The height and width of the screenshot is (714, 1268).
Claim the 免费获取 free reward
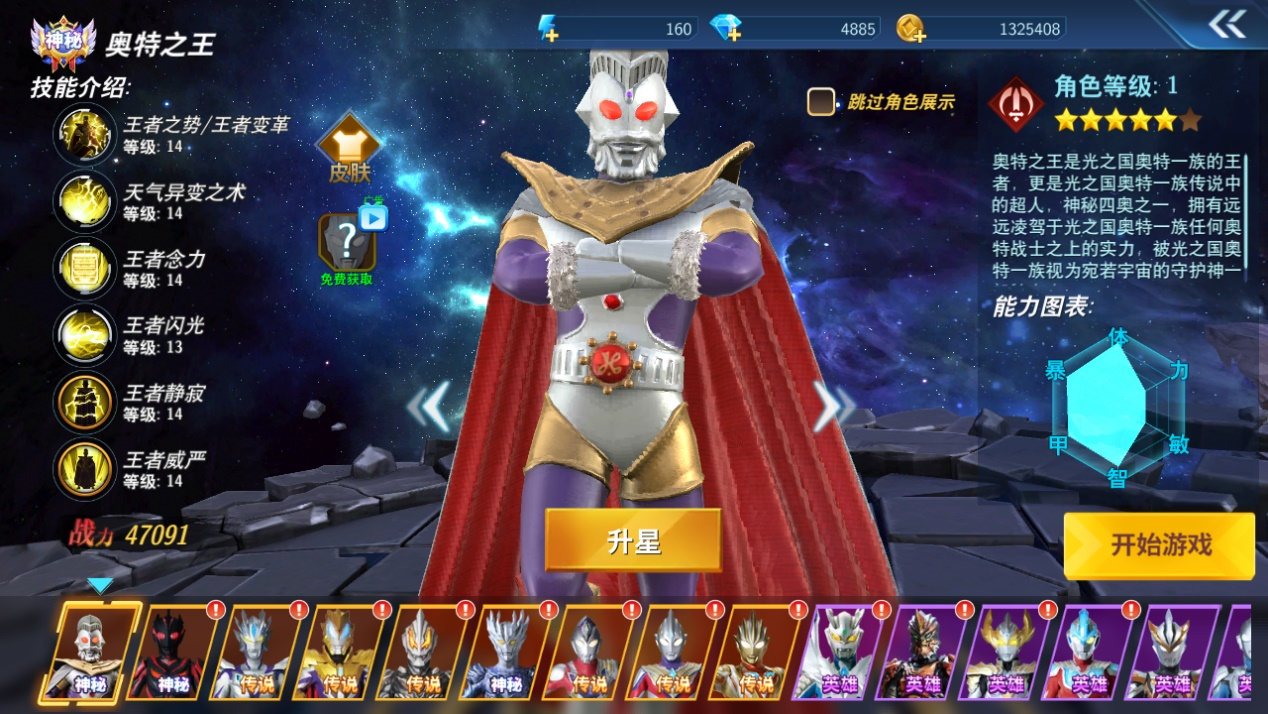click(347, 246)
